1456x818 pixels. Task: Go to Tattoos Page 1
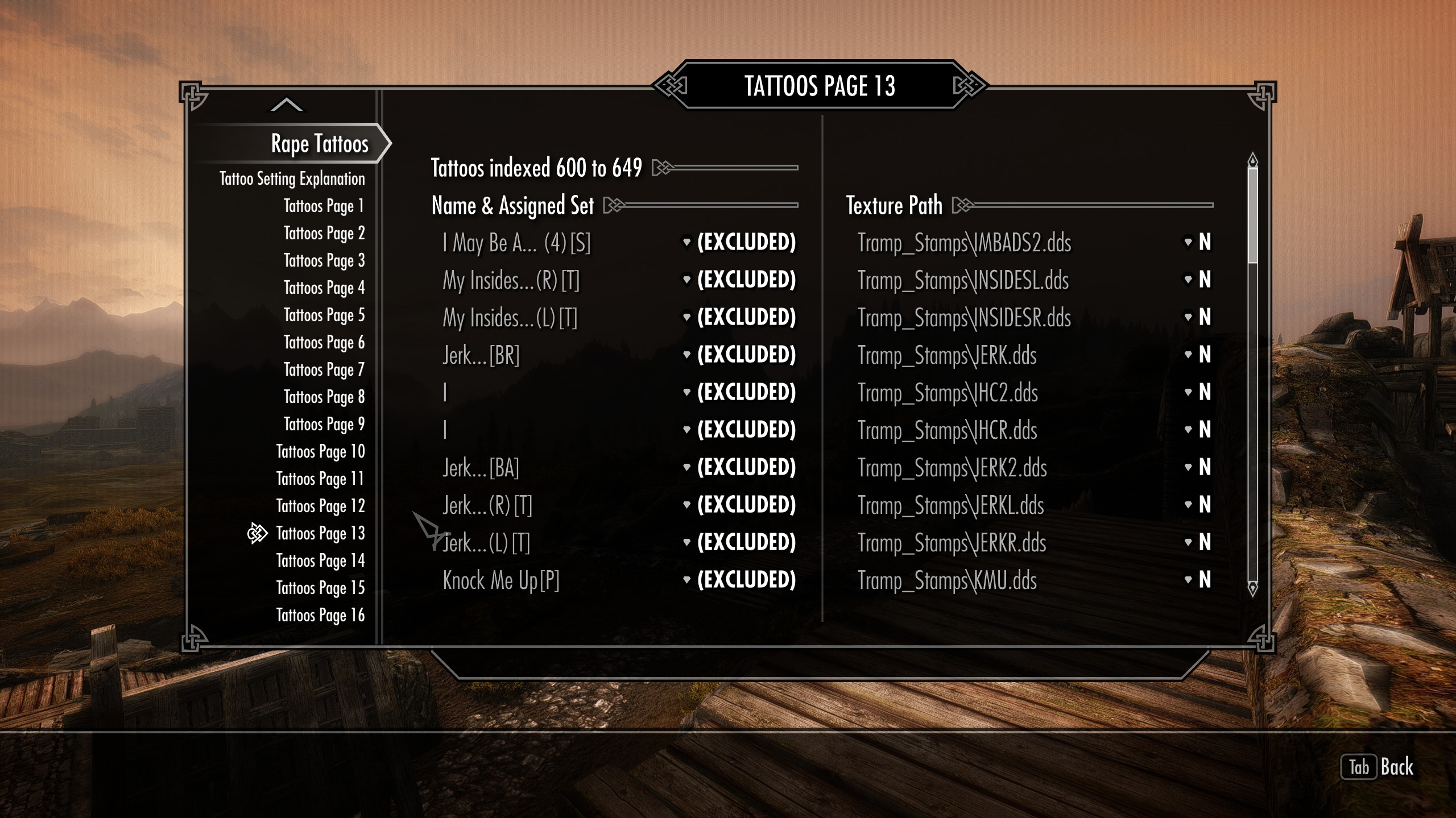[324, 206]
